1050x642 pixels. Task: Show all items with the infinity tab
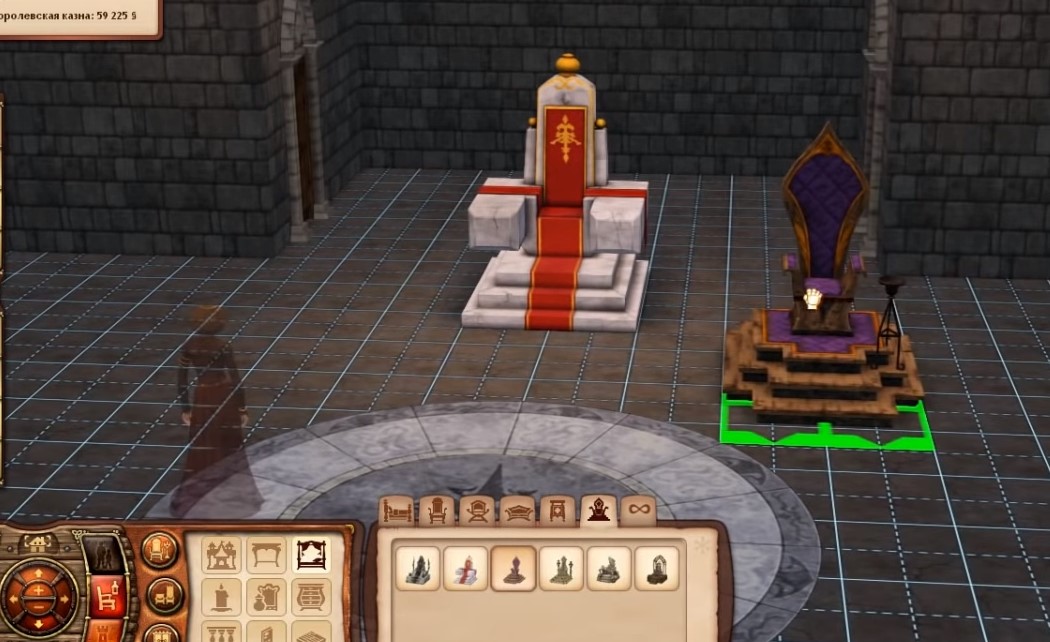click(637, 510)
